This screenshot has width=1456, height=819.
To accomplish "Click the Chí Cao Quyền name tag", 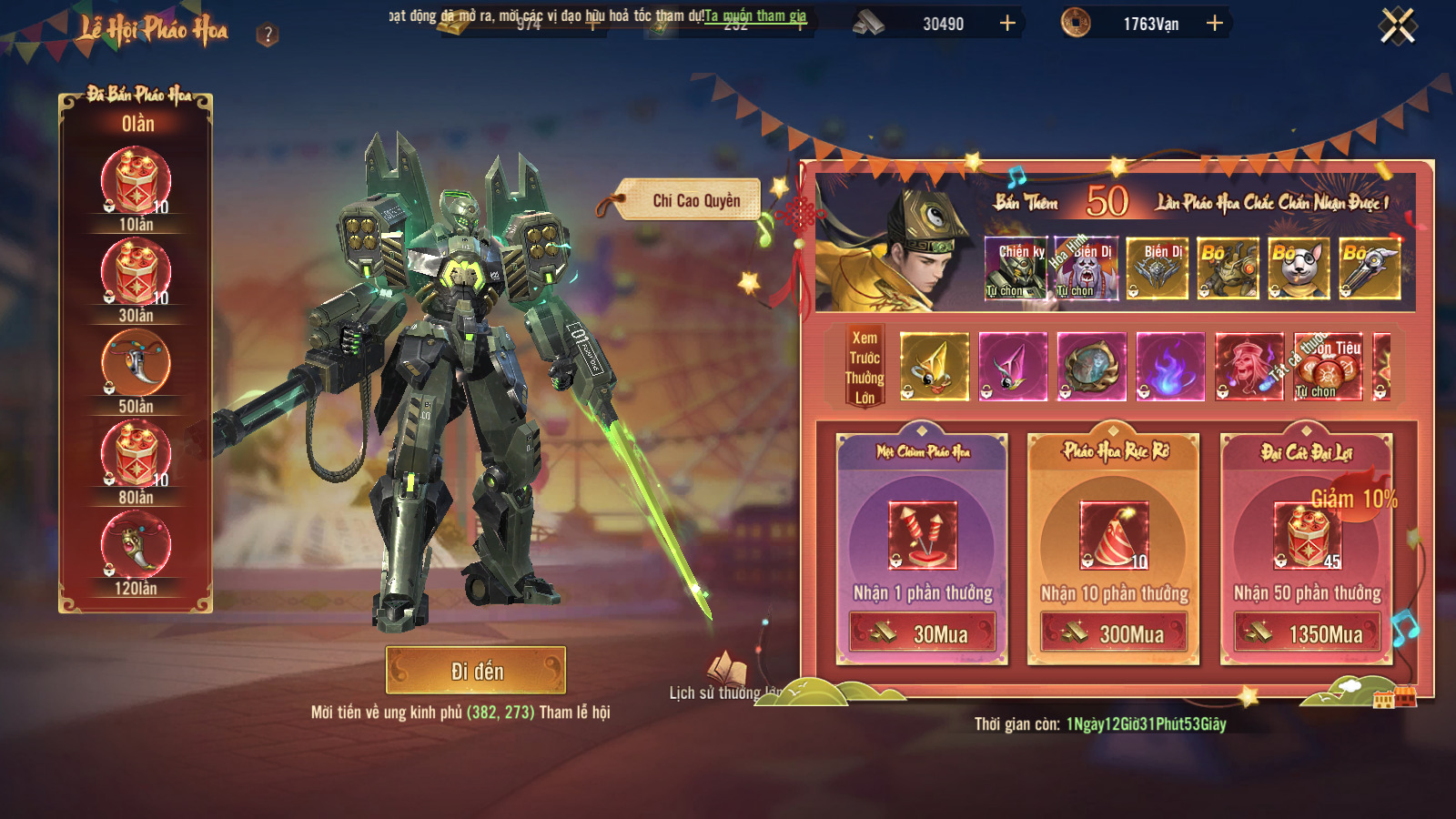I will coord(695,200).
